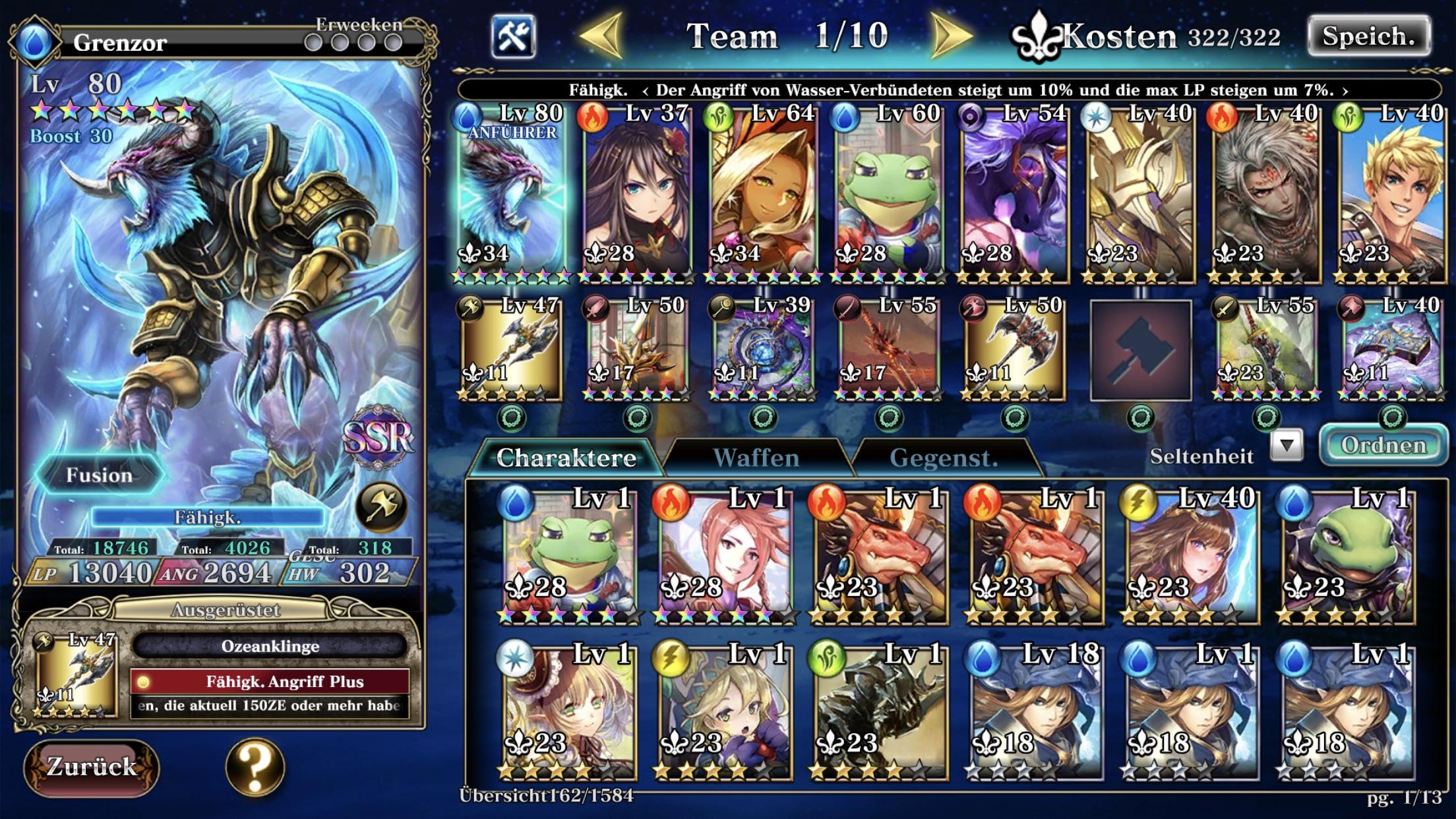This screenshot has width=1456, height=819.
Task: Sort the list with Ordnen
Action: point(1383,446)
